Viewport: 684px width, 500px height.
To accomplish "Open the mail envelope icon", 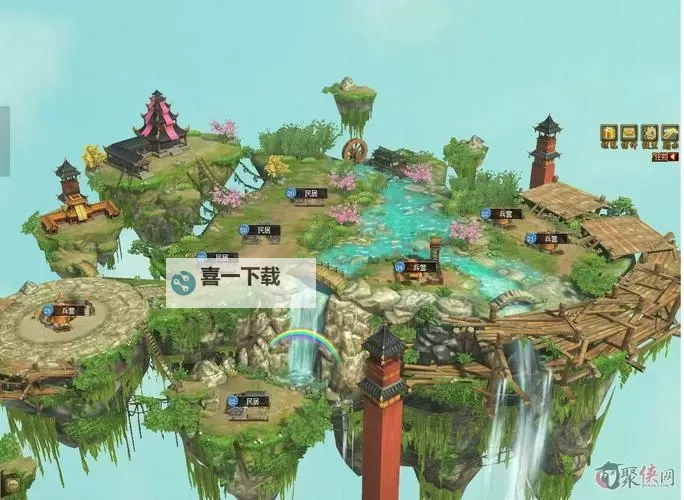I will tap(629, 133).
